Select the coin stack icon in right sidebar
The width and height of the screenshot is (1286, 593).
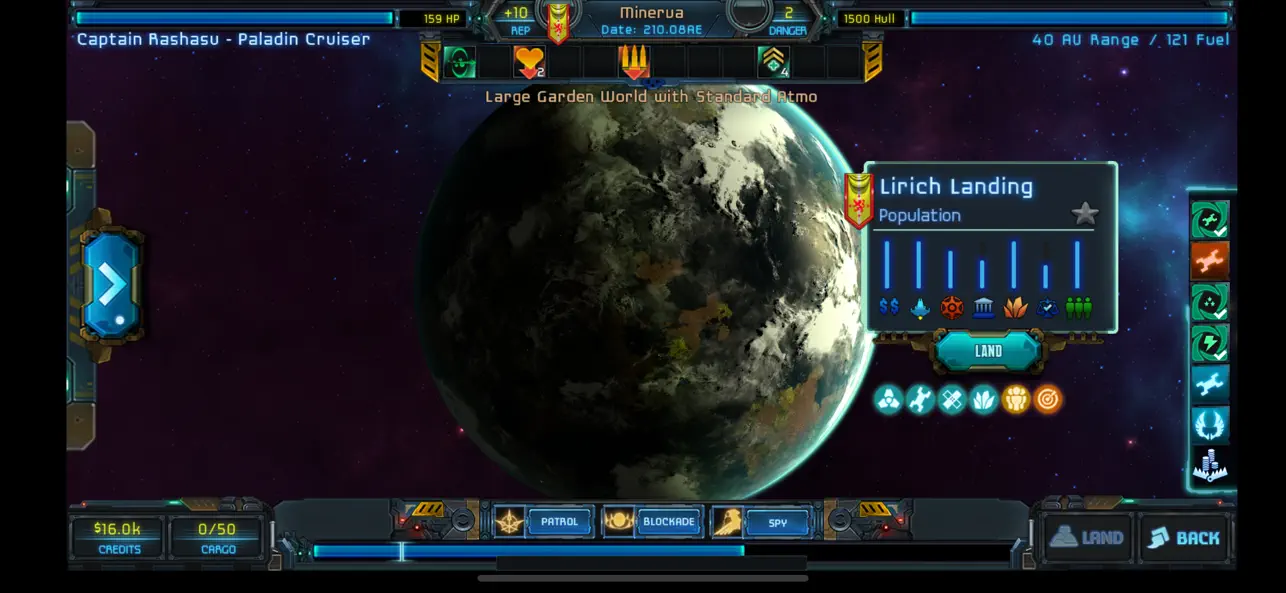point(1209,466)
